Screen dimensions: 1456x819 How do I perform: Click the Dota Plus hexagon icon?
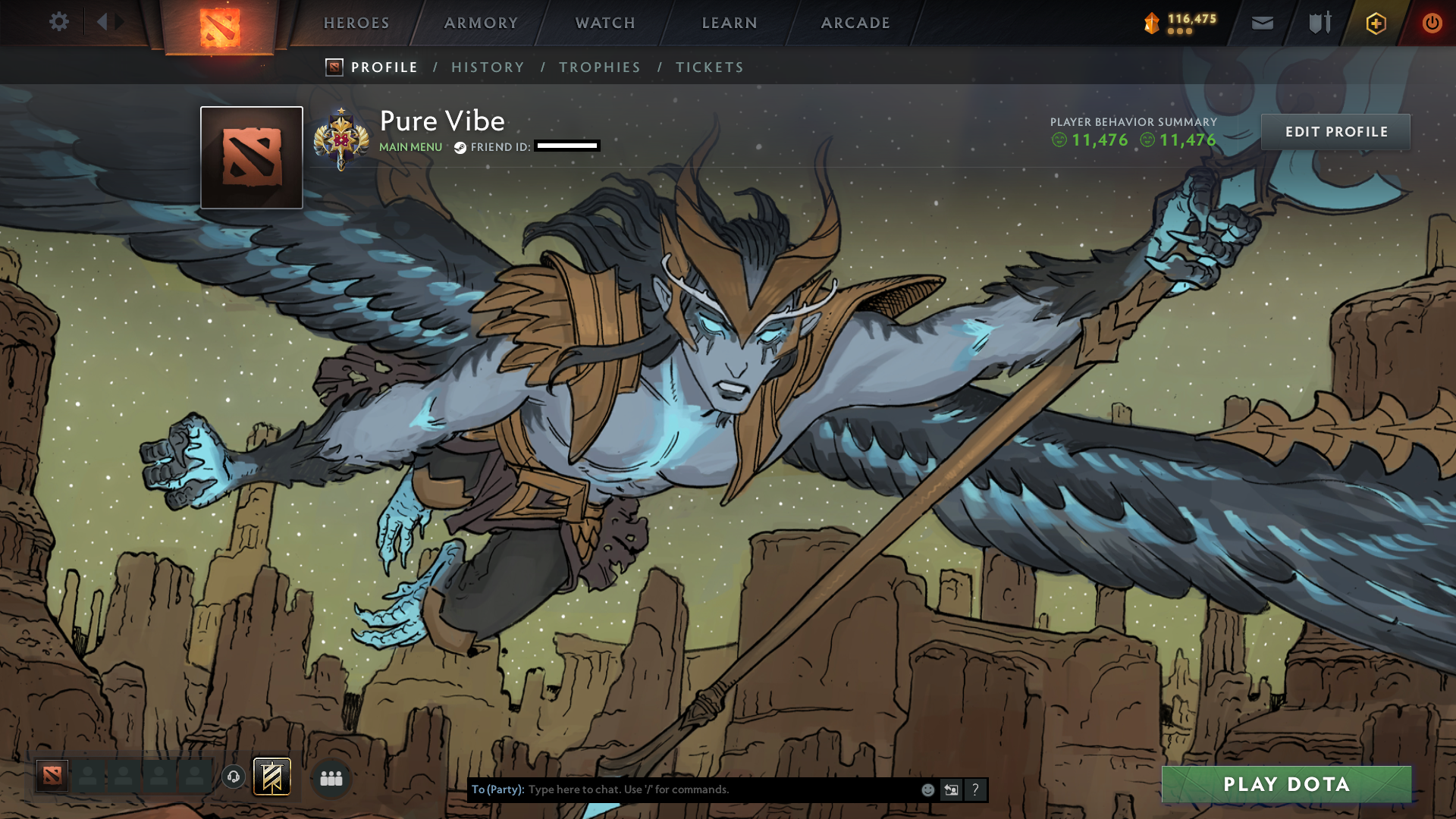(1375, 23)
